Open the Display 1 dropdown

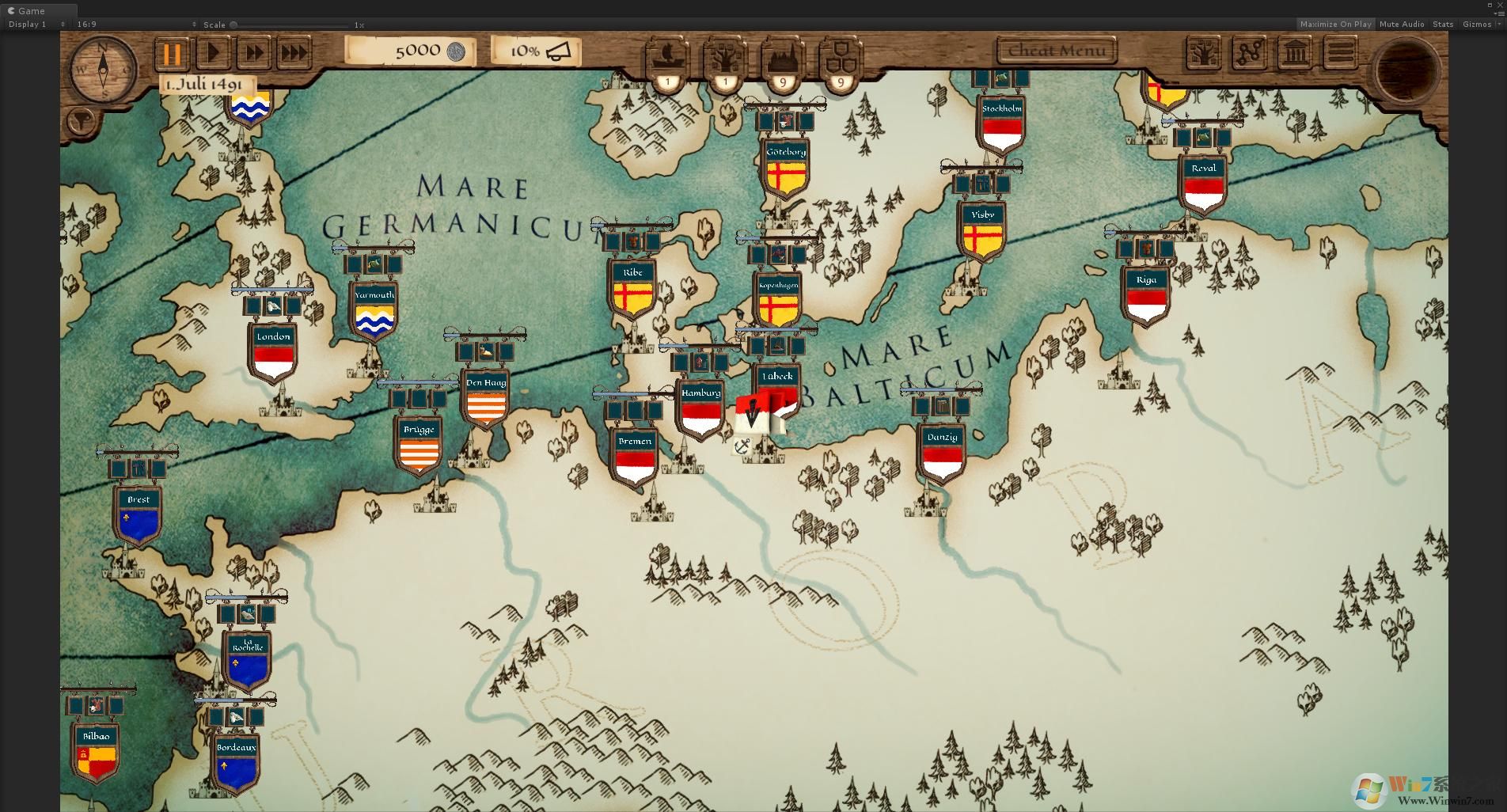(27, 24)
